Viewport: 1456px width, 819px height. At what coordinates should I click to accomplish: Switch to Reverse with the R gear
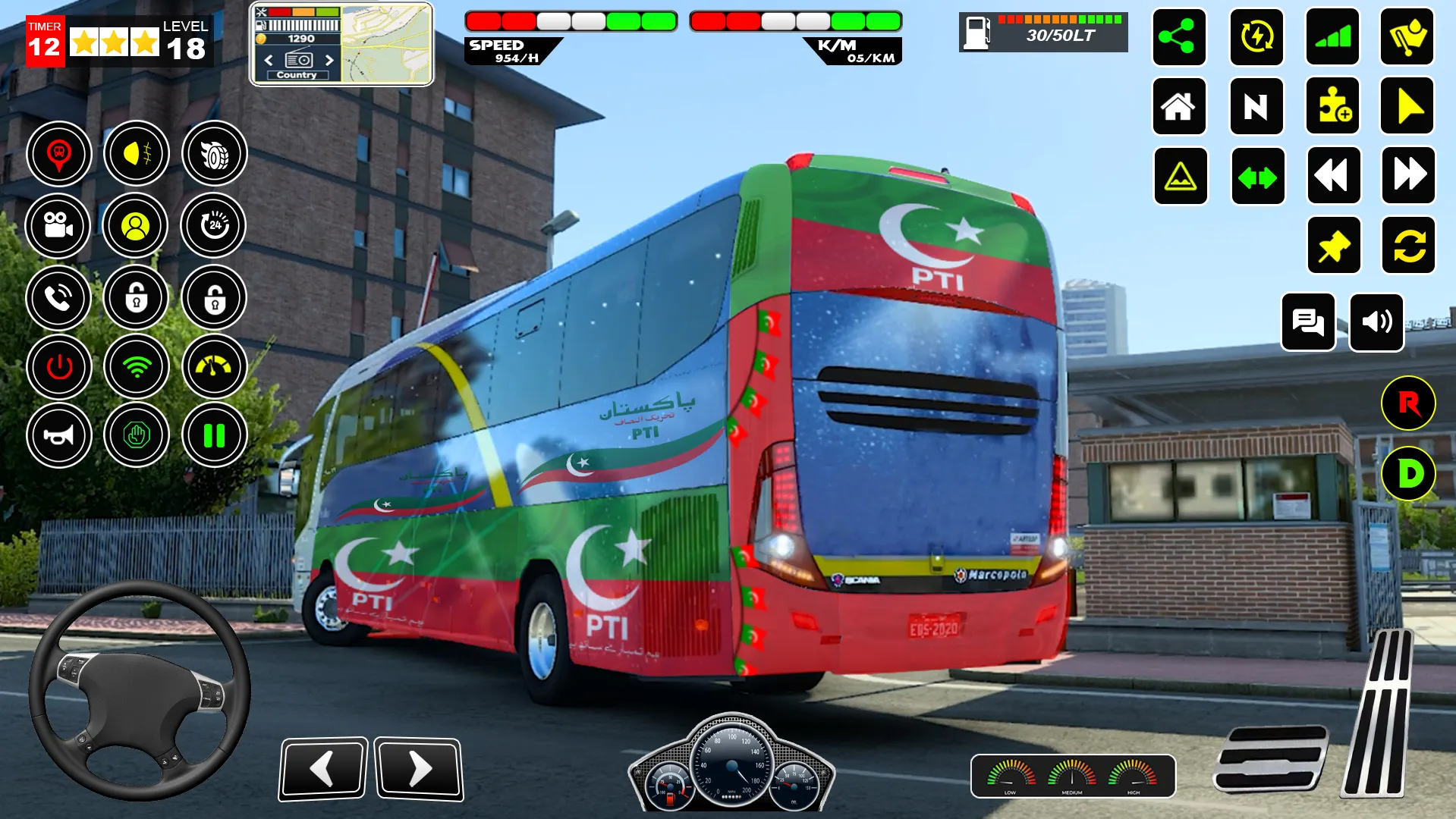pyautogui.click(x=1409, y=404)
